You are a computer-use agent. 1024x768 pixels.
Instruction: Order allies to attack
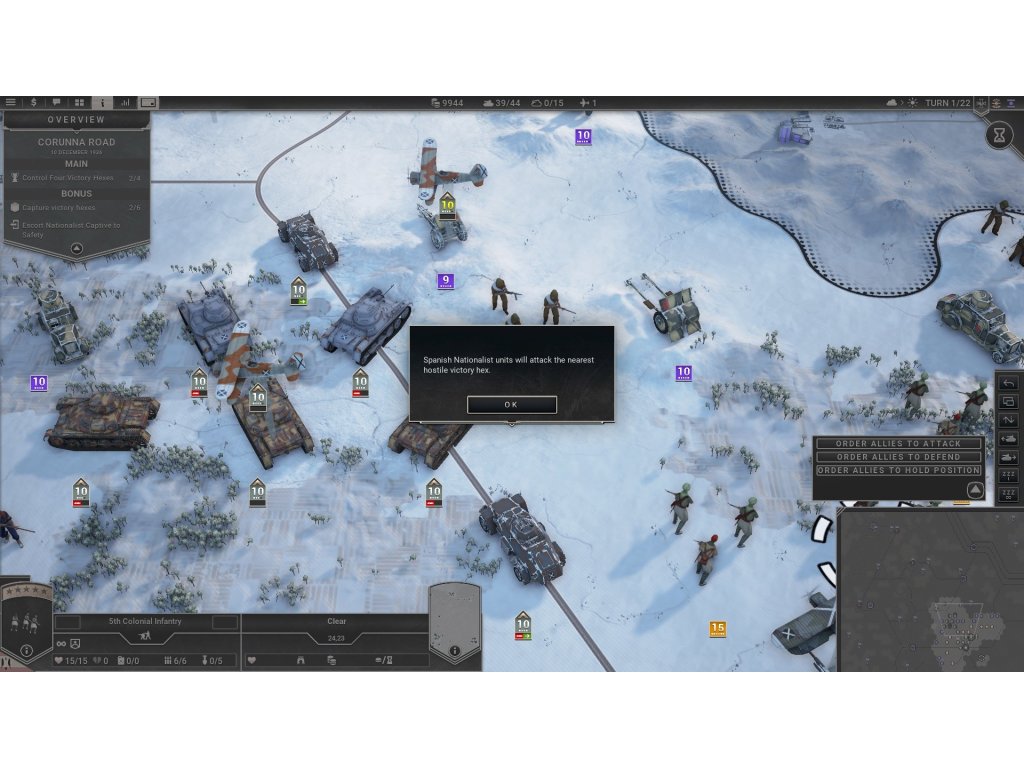pos(898,444)
